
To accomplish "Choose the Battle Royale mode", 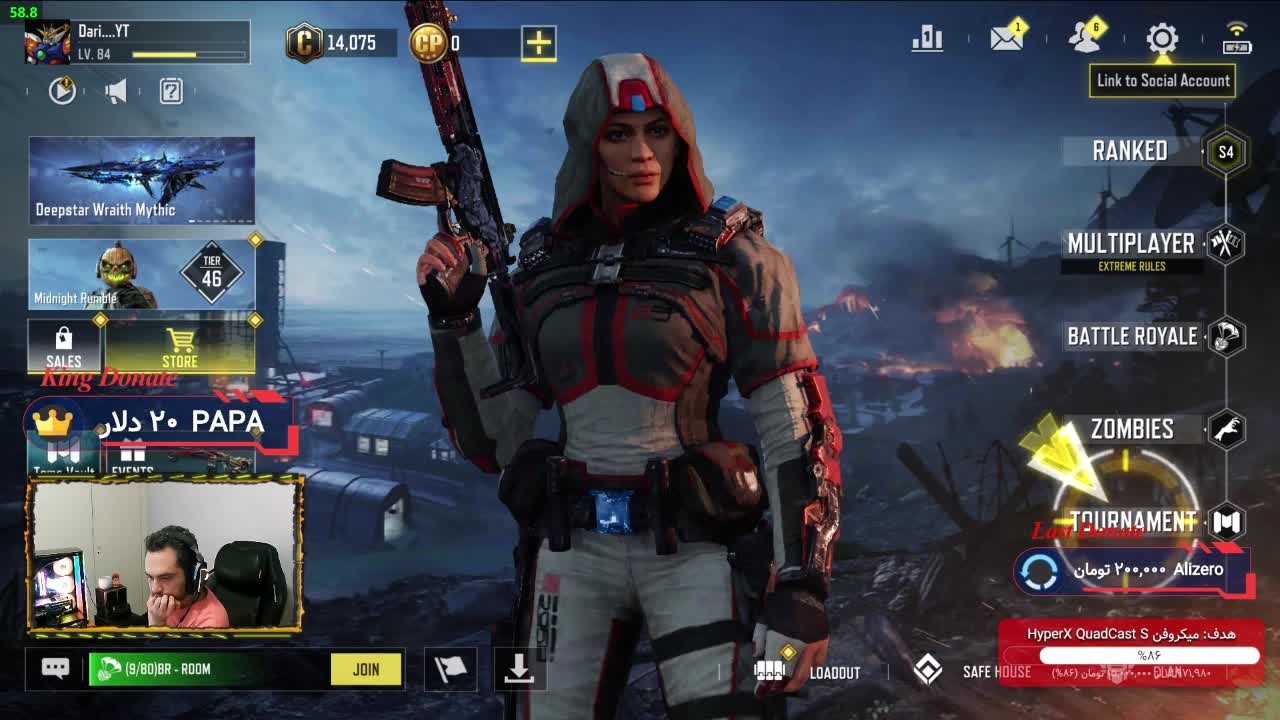I will [x=1132, y=336].
